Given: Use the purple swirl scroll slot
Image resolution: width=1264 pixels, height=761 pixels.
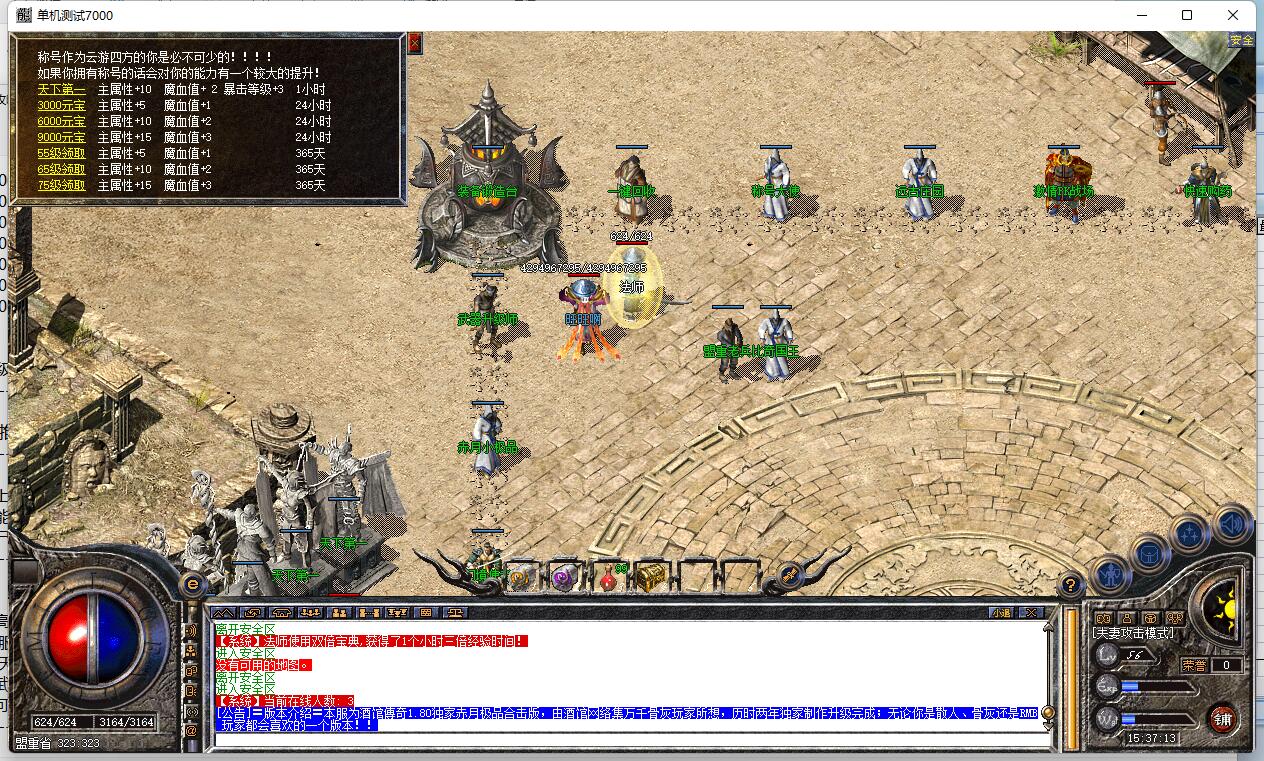Looking at the screenshot, I should [563, 577].
